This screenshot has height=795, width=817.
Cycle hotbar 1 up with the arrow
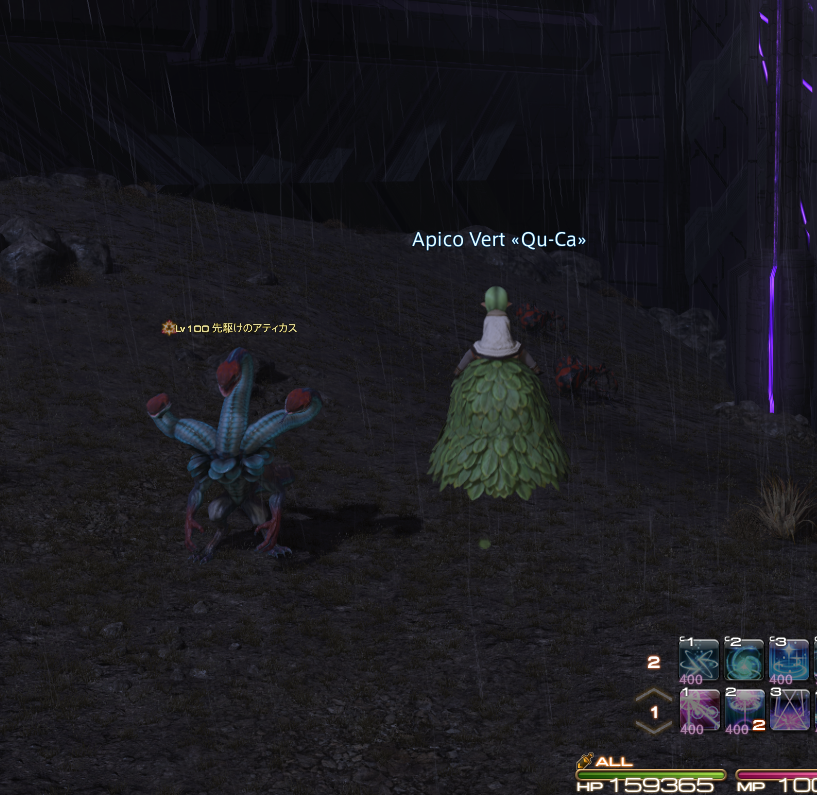click(x=654, y=696)
